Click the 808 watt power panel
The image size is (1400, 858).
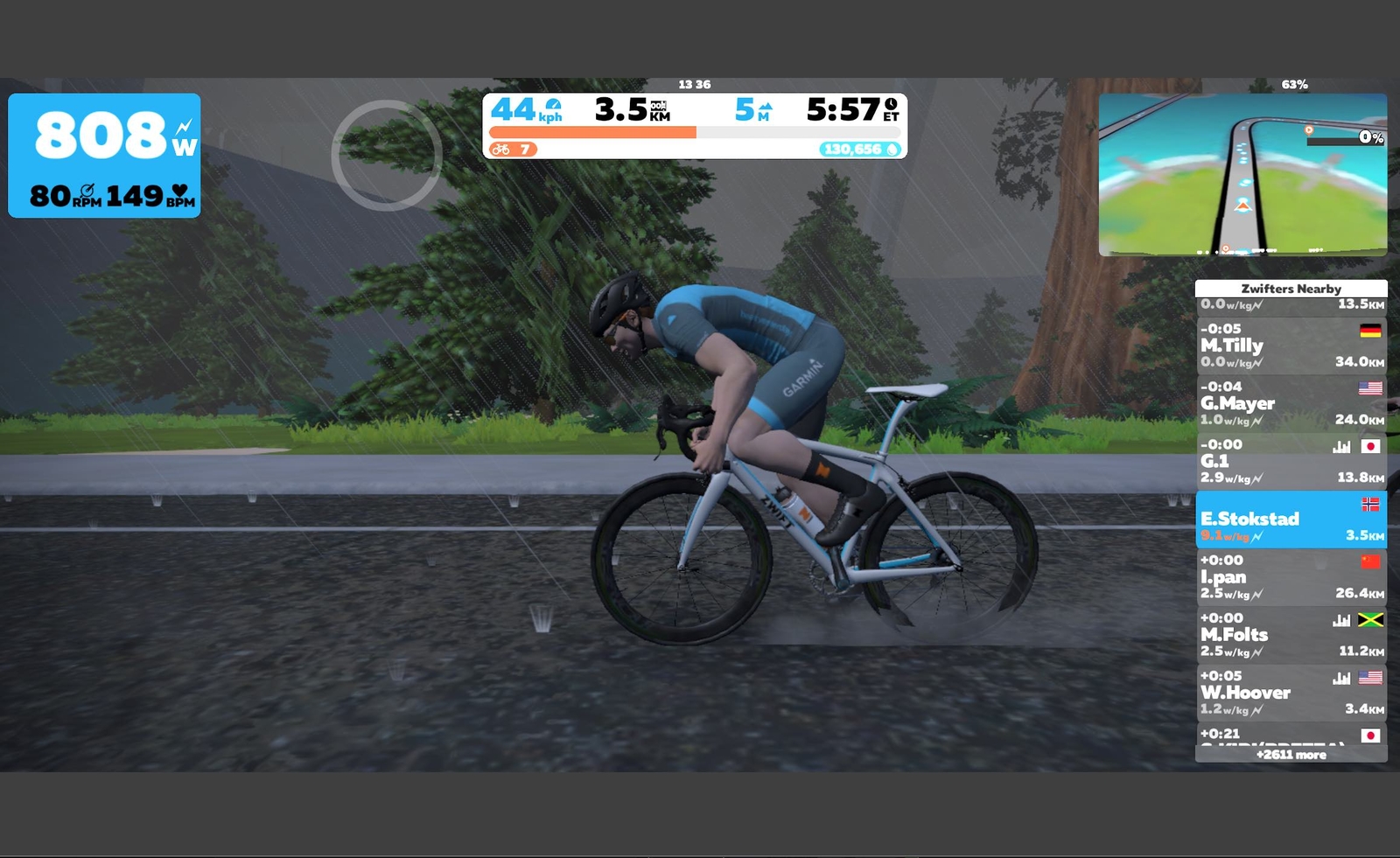(x=104, y=155)
